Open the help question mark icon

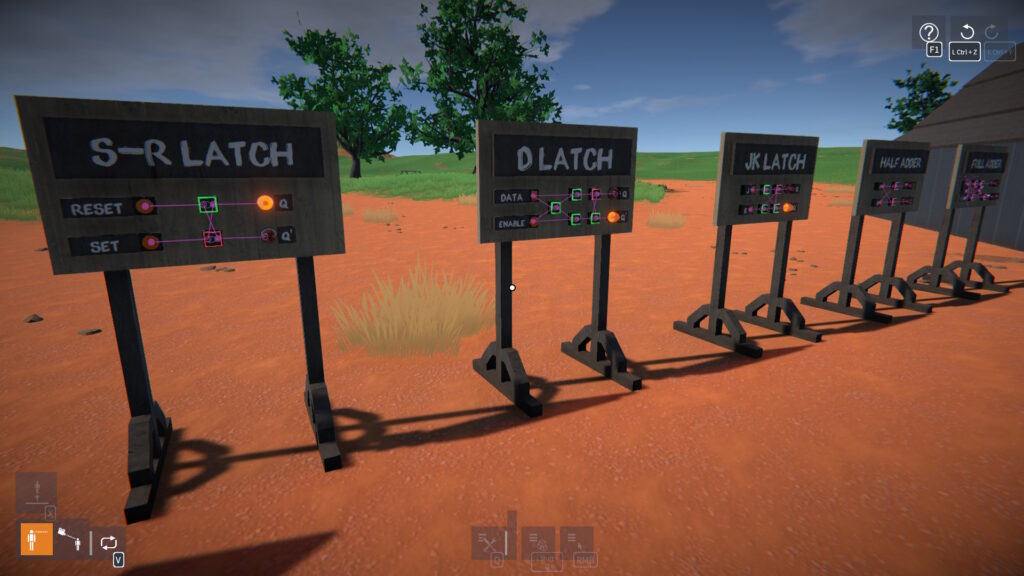point(928,32)
